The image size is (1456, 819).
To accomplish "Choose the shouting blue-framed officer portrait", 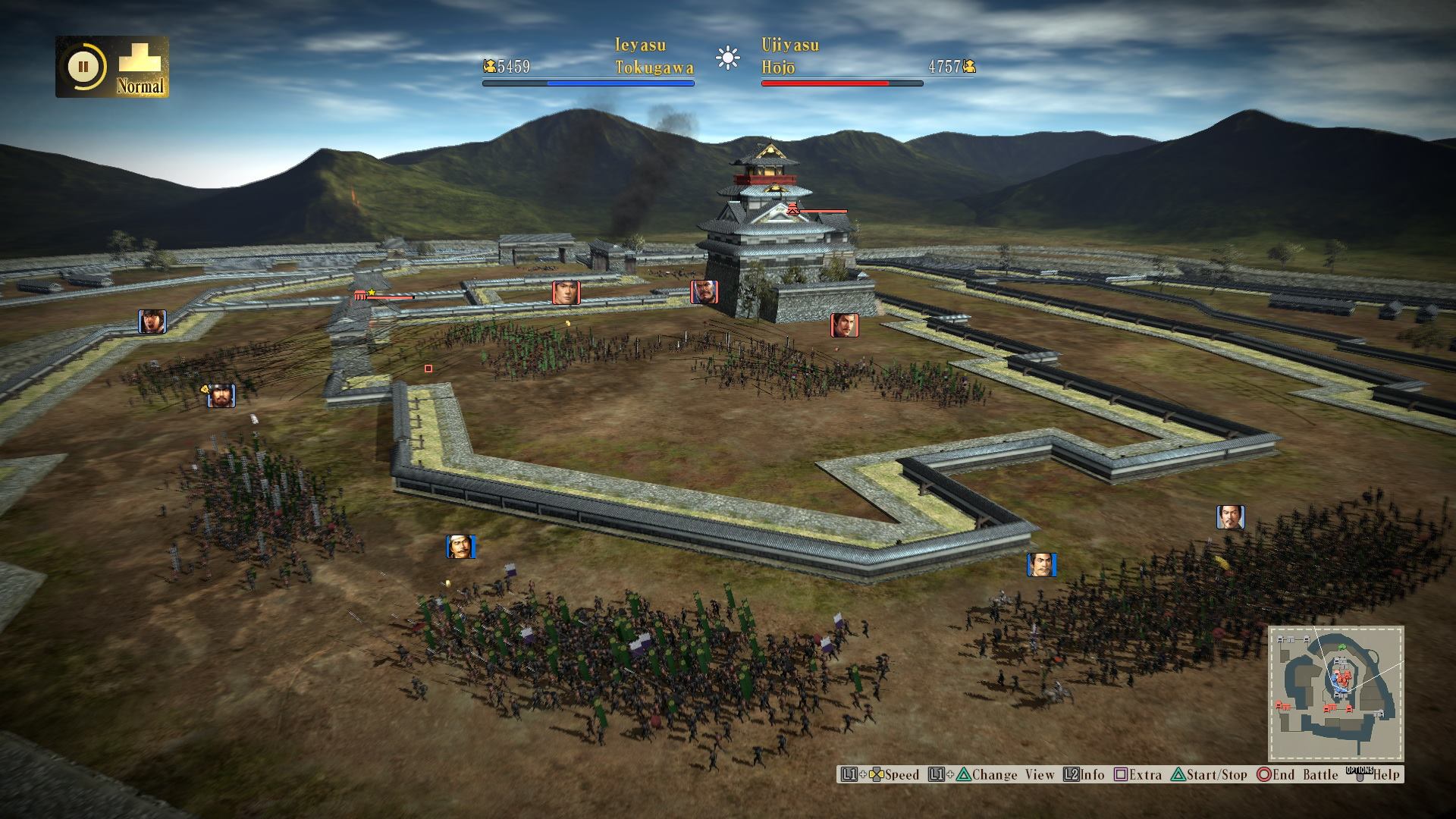I will click(x=152, y=322).
